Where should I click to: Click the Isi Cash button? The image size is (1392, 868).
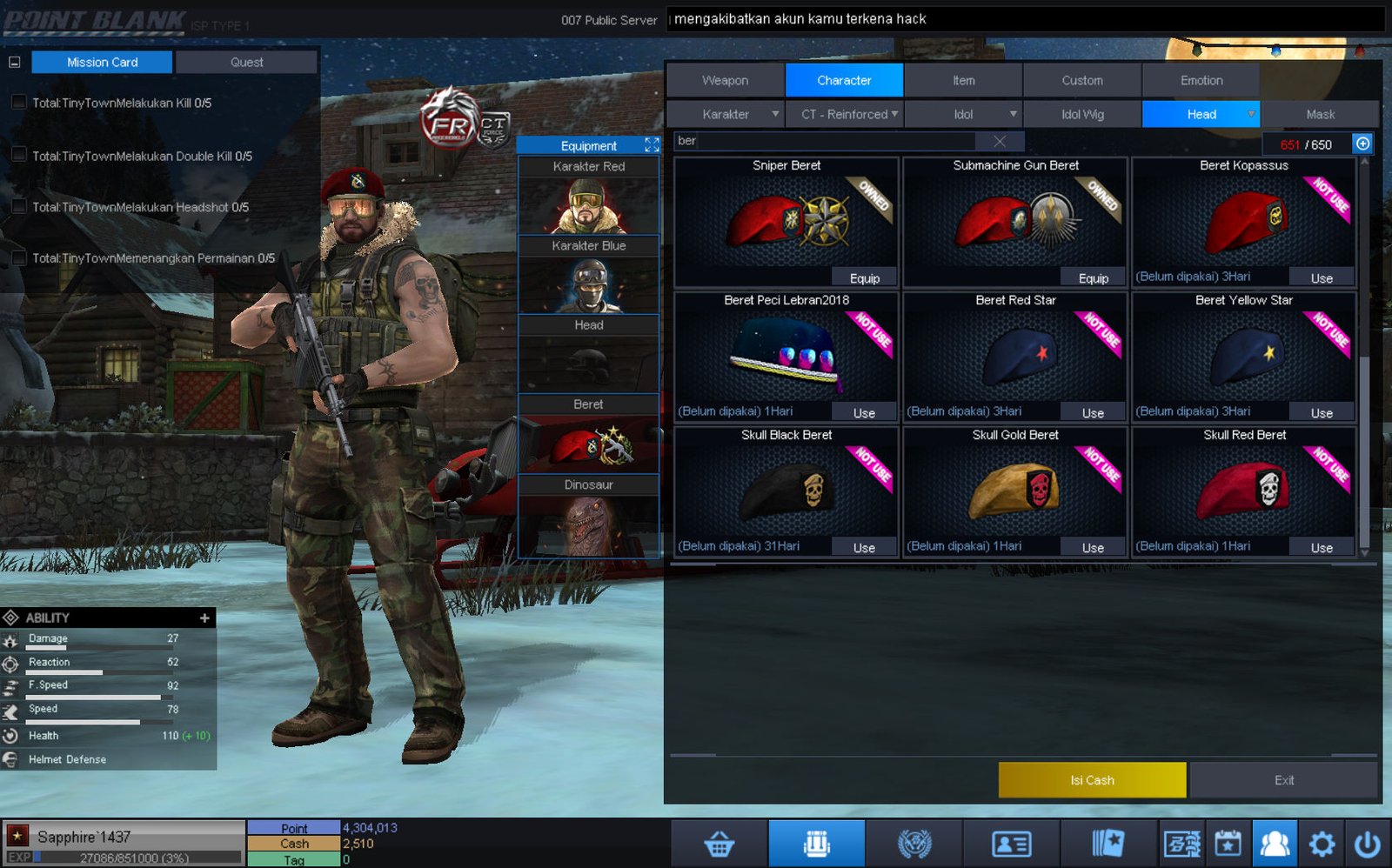1092,780
